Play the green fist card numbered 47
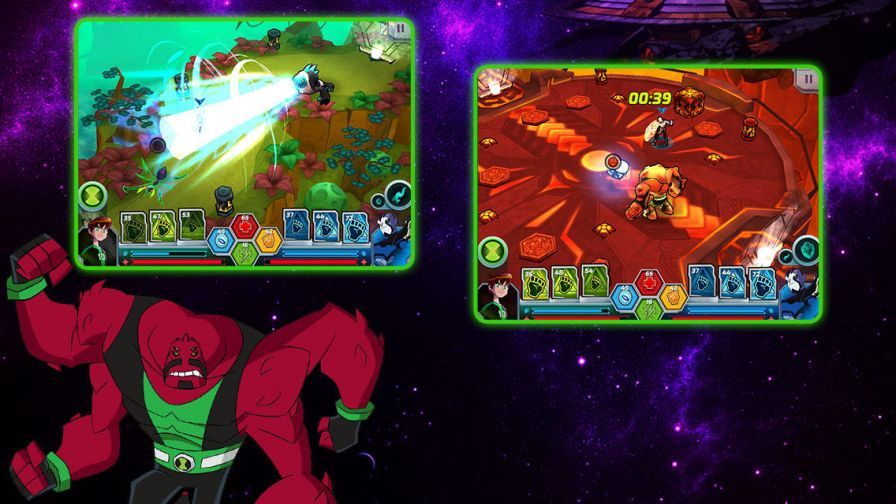Viewport: 896px width, 504px height. coord(162,228)
